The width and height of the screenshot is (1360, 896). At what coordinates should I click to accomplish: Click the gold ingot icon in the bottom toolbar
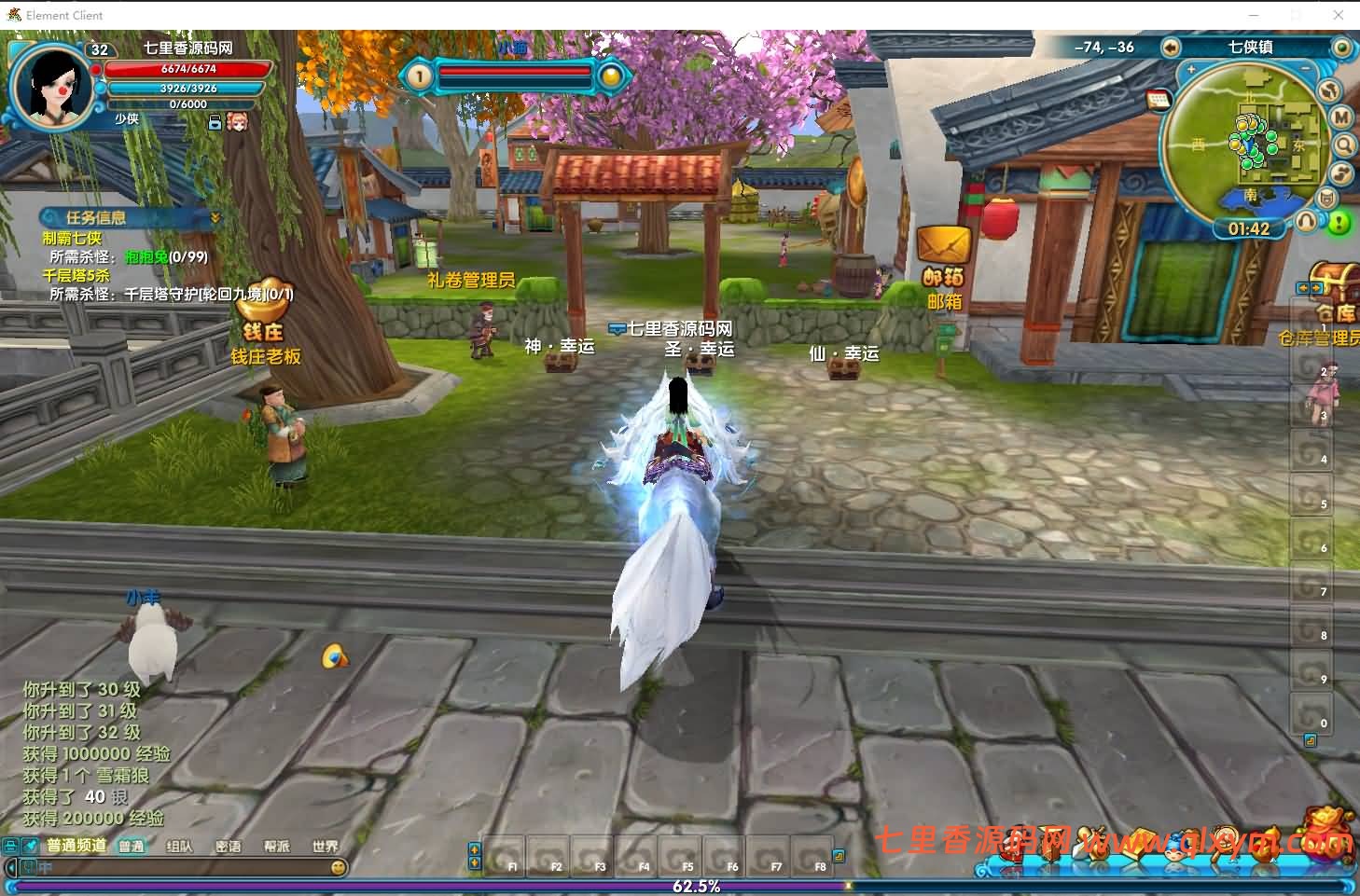(x=1140, y=844)
